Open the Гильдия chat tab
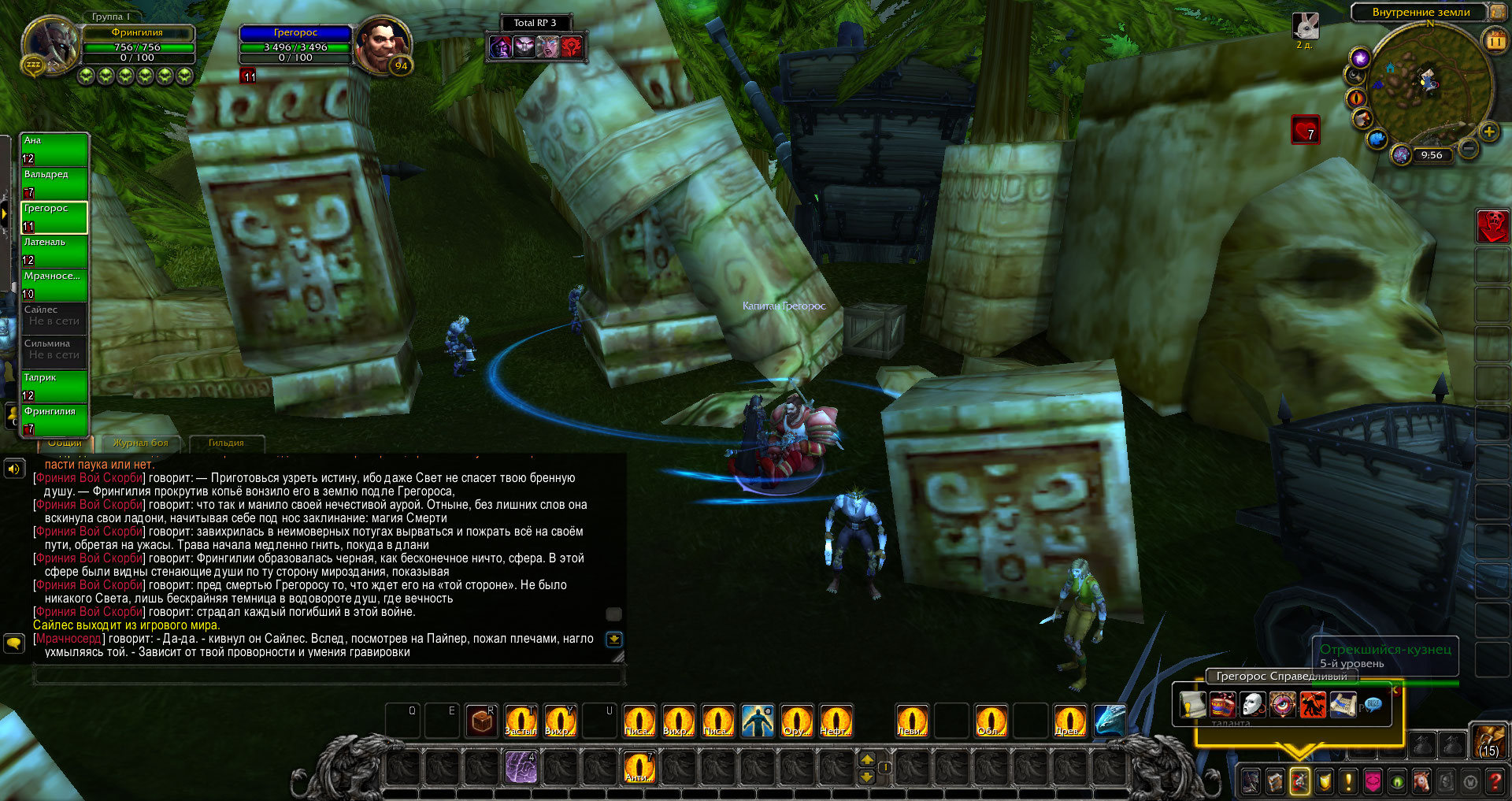The height and width of the screenshot is (801, 1512). (x=226, y=443)
